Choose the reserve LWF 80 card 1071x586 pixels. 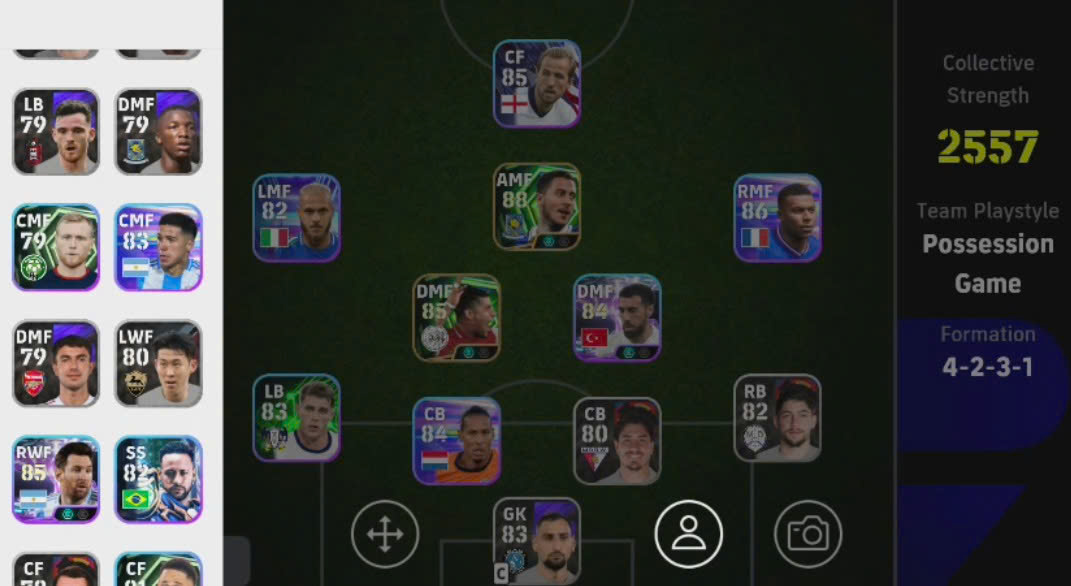click(x=158, y=363)
